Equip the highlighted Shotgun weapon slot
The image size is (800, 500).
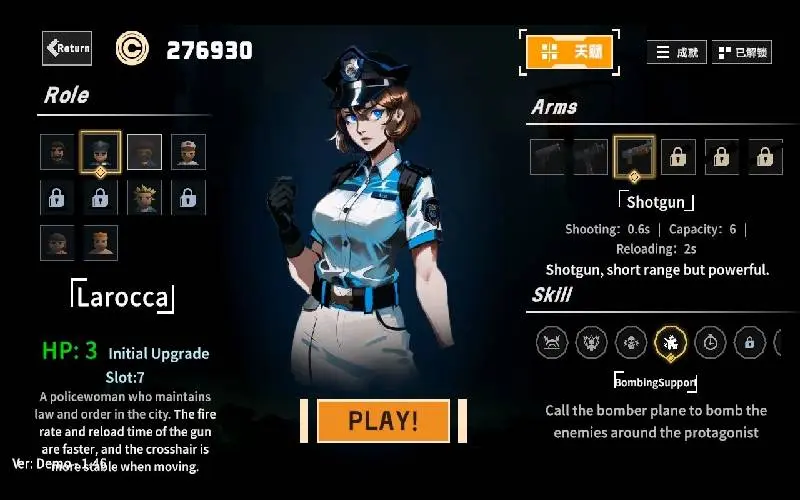click(x=634, y=156)
